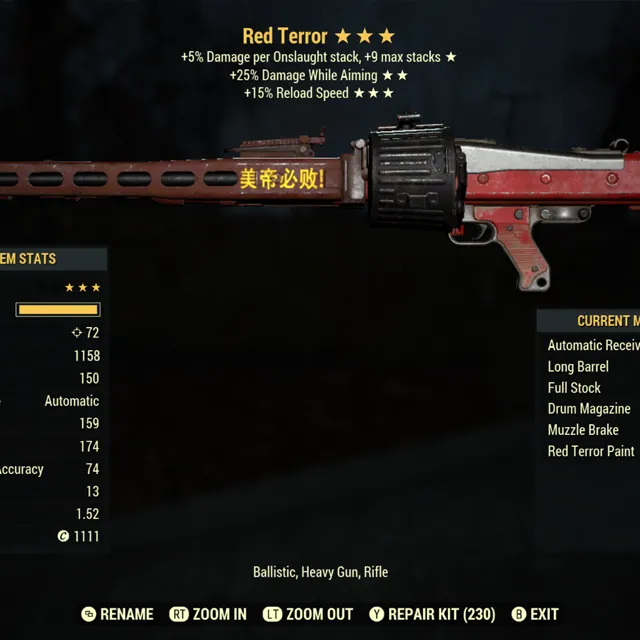Select ZOOM IN on the weapon

point(208,614)
